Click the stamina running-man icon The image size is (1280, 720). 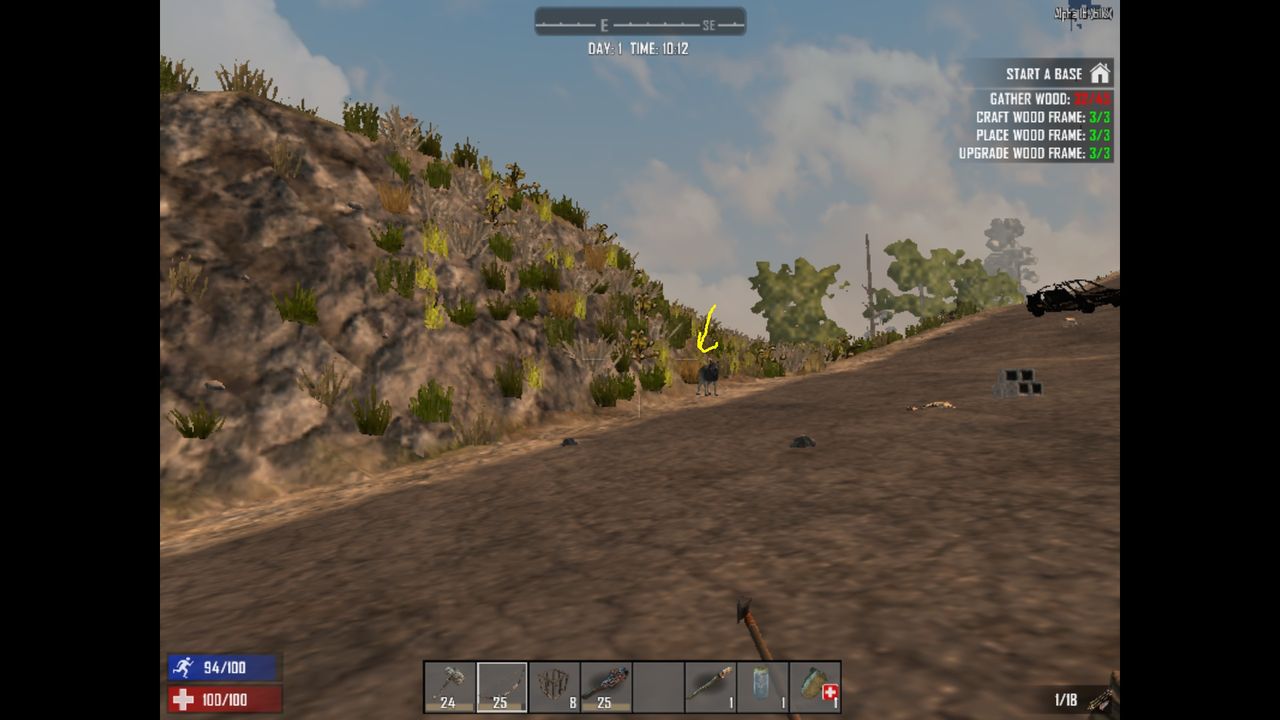(x=184, y=667)
